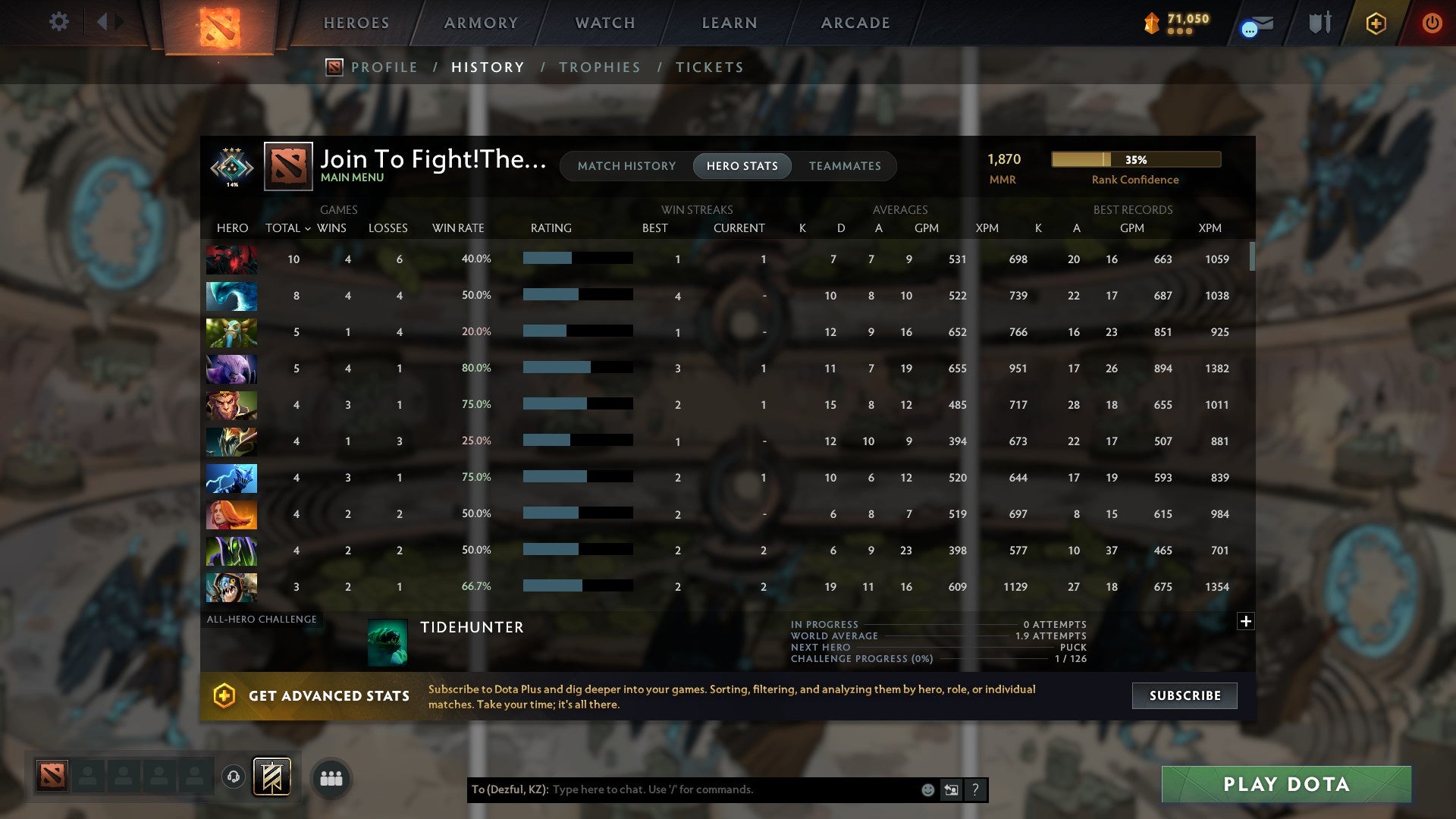Viewport: 1456px width, 819px height.
Task: Open the settings gear icon
Action: [x=58, y=22]
